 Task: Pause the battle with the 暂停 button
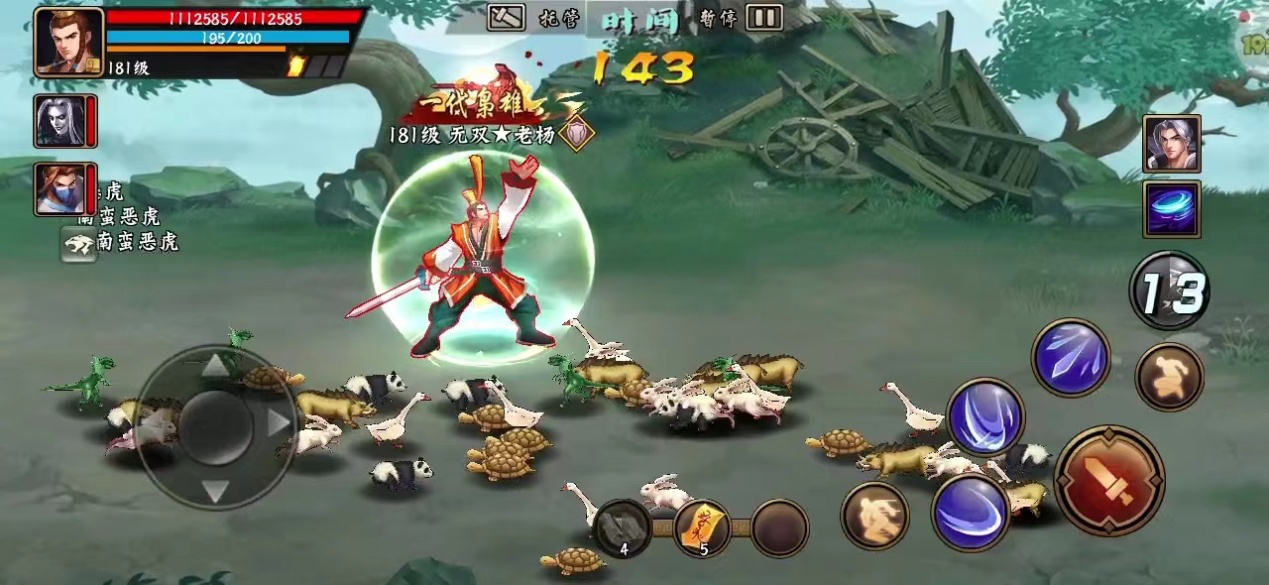764,18
